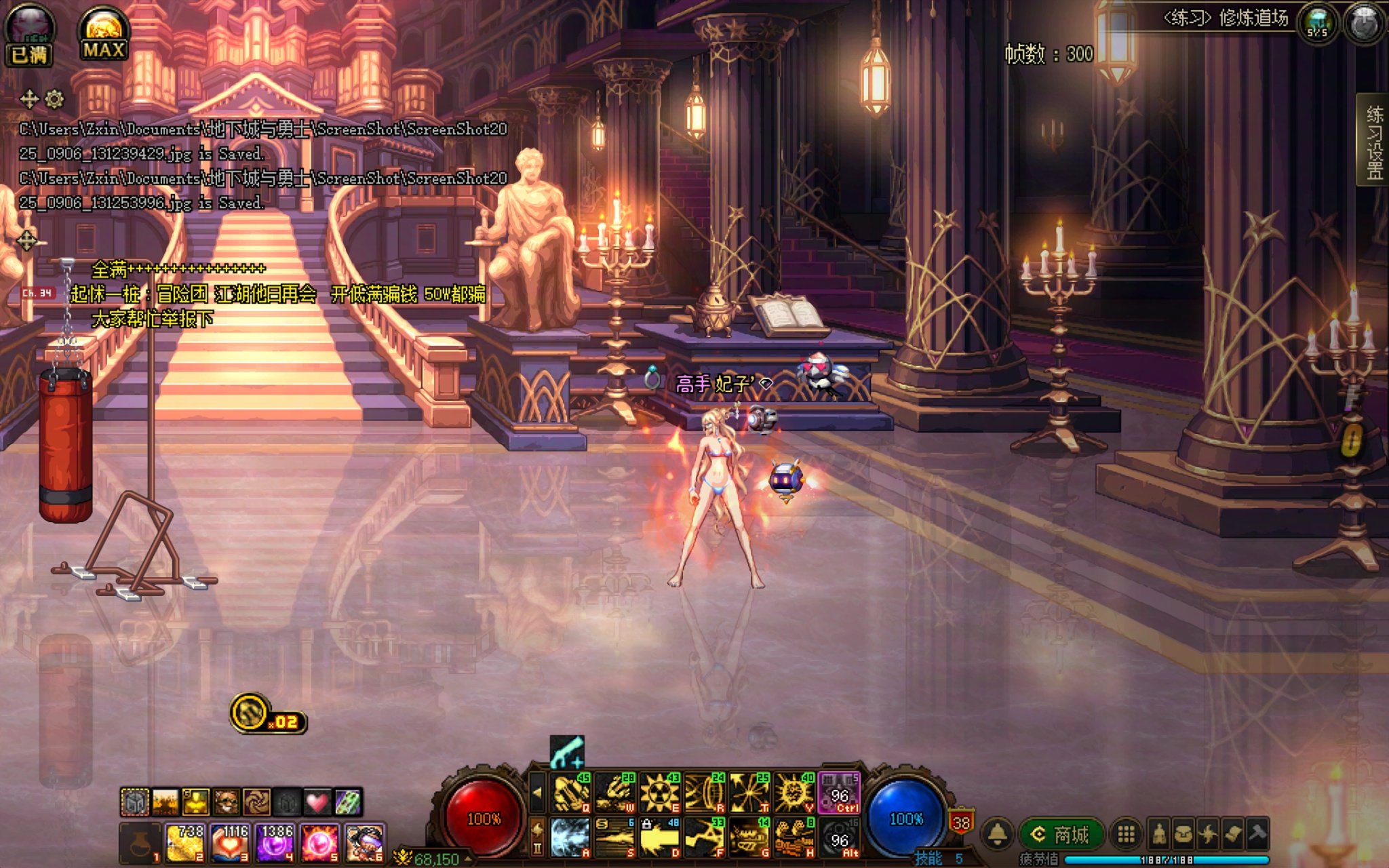This screenshot has width=1389, height=868.
Task: Use the purple orb item with 1386 count
Action: (275, 843)
